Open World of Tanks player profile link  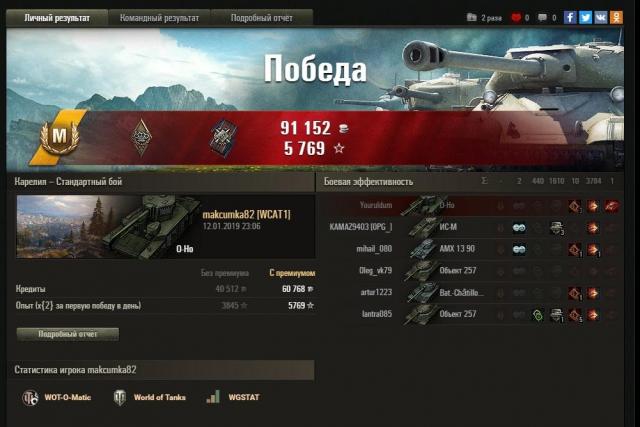[x=149, y=397]
